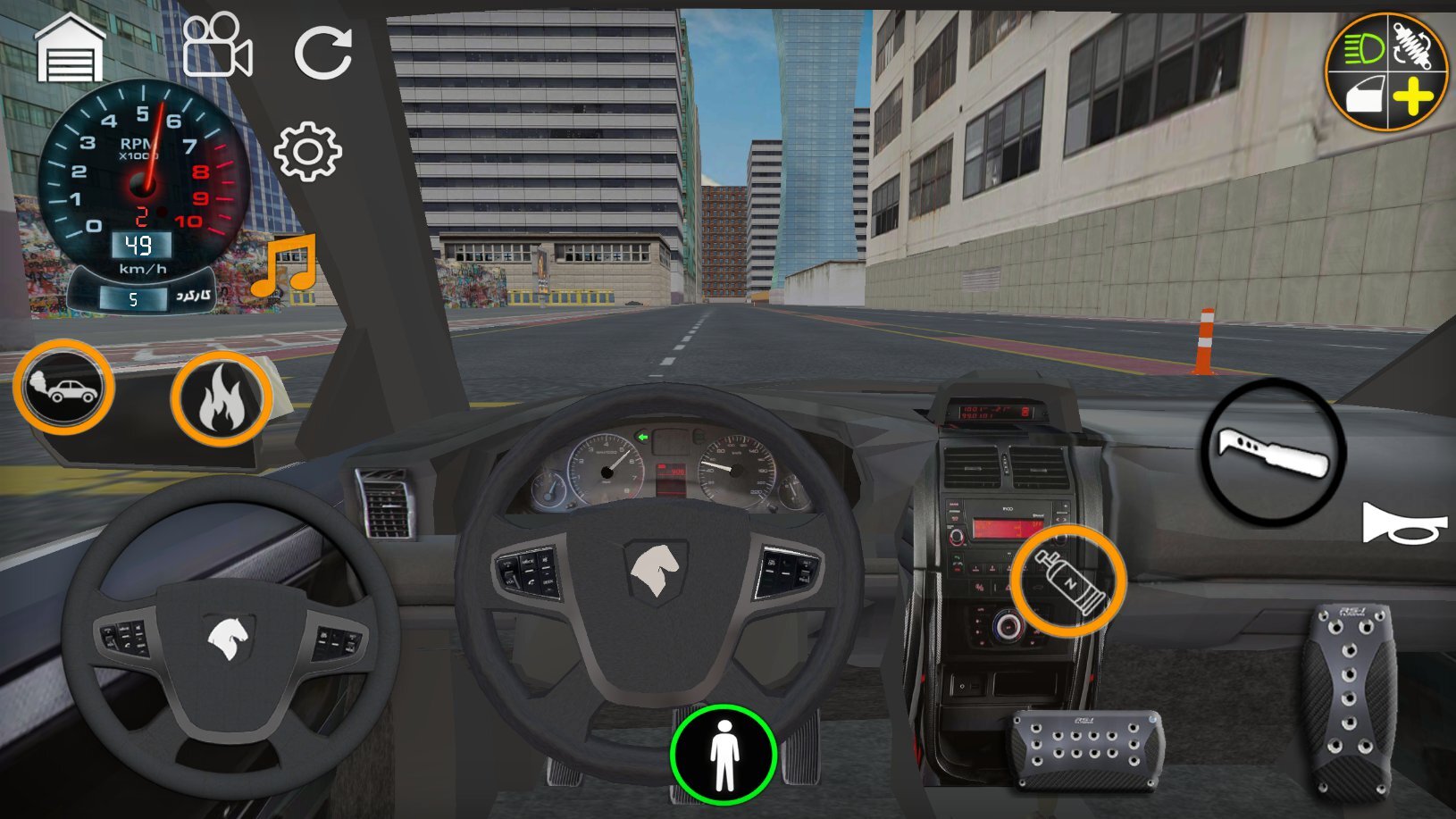
Task: Exit the car with the person button
Action: (x=724, y=755)
